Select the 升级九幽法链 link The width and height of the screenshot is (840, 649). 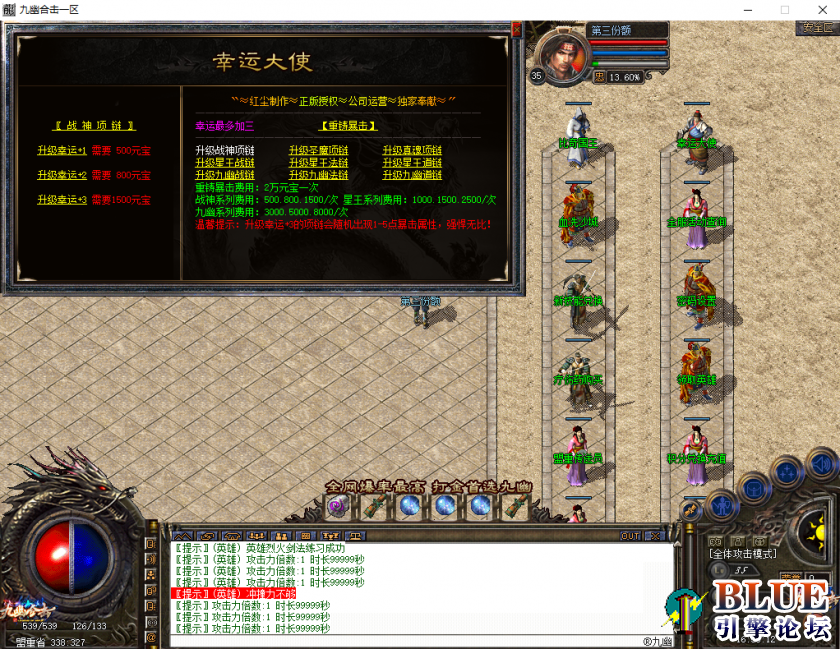pyautogui.click(x=319, y=174)
